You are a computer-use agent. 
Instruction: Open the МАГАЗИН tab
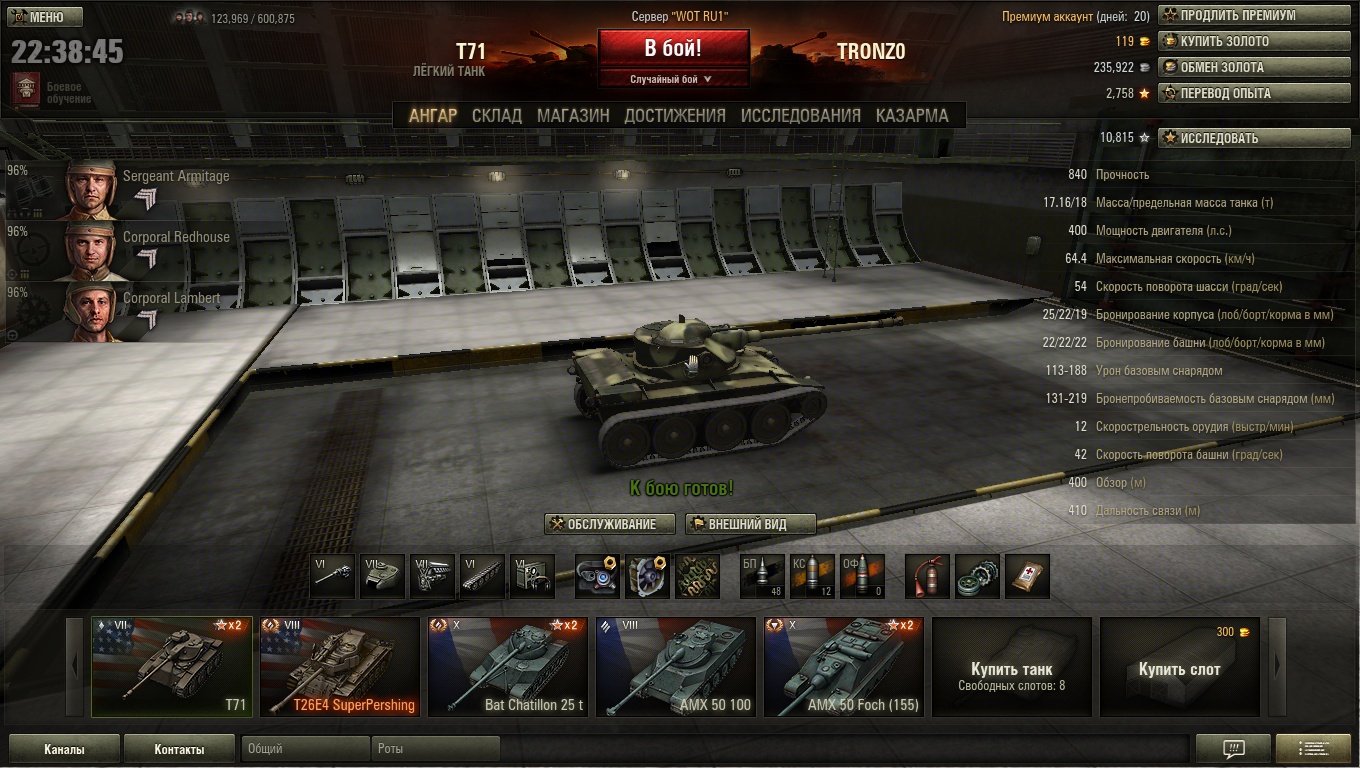point(573,115)
